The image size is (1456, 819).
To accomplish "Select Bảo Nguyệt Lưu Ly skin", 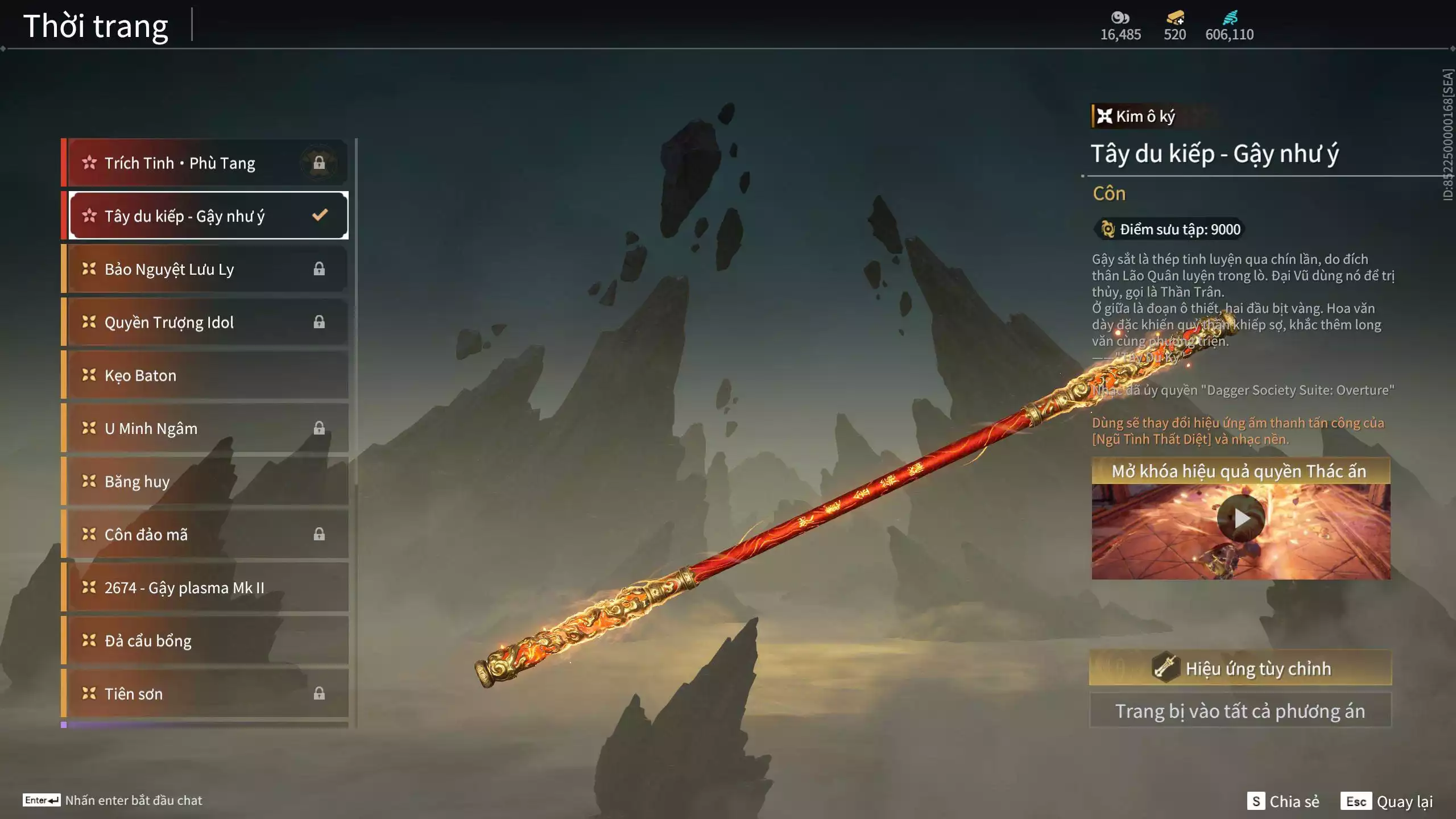I will (x=206, y=269).
